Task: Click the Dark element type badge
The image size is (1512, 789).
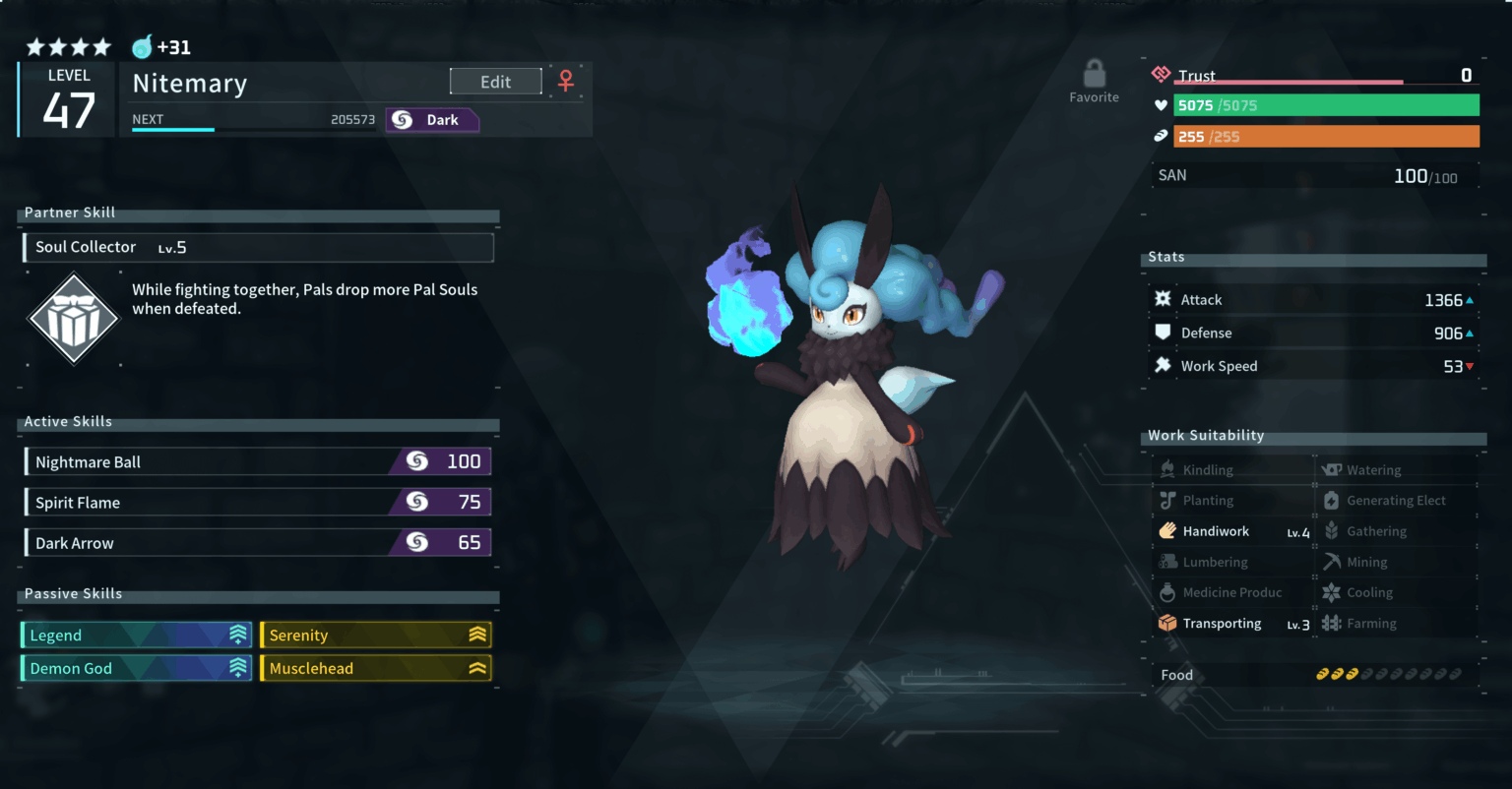Action: pyautogui.click(x=432, y=120)
